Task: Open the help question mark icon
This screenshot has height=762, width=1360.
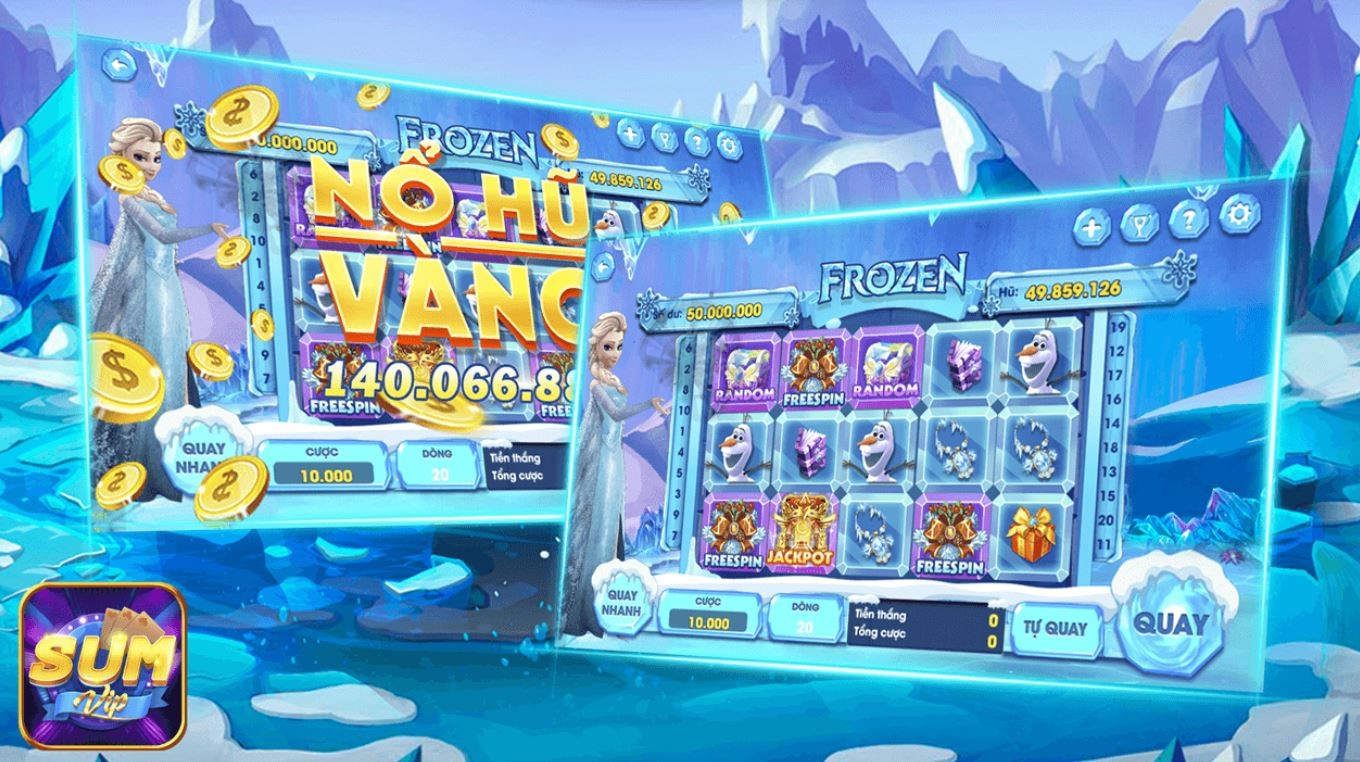Action: click(x=1190, y=221)
